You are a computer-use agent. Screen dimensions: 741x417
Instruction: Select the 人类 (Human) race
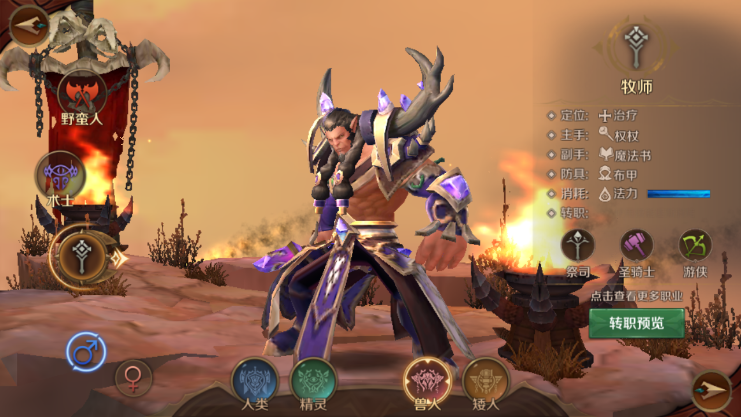pyautogui.click(x=255, y=381)
